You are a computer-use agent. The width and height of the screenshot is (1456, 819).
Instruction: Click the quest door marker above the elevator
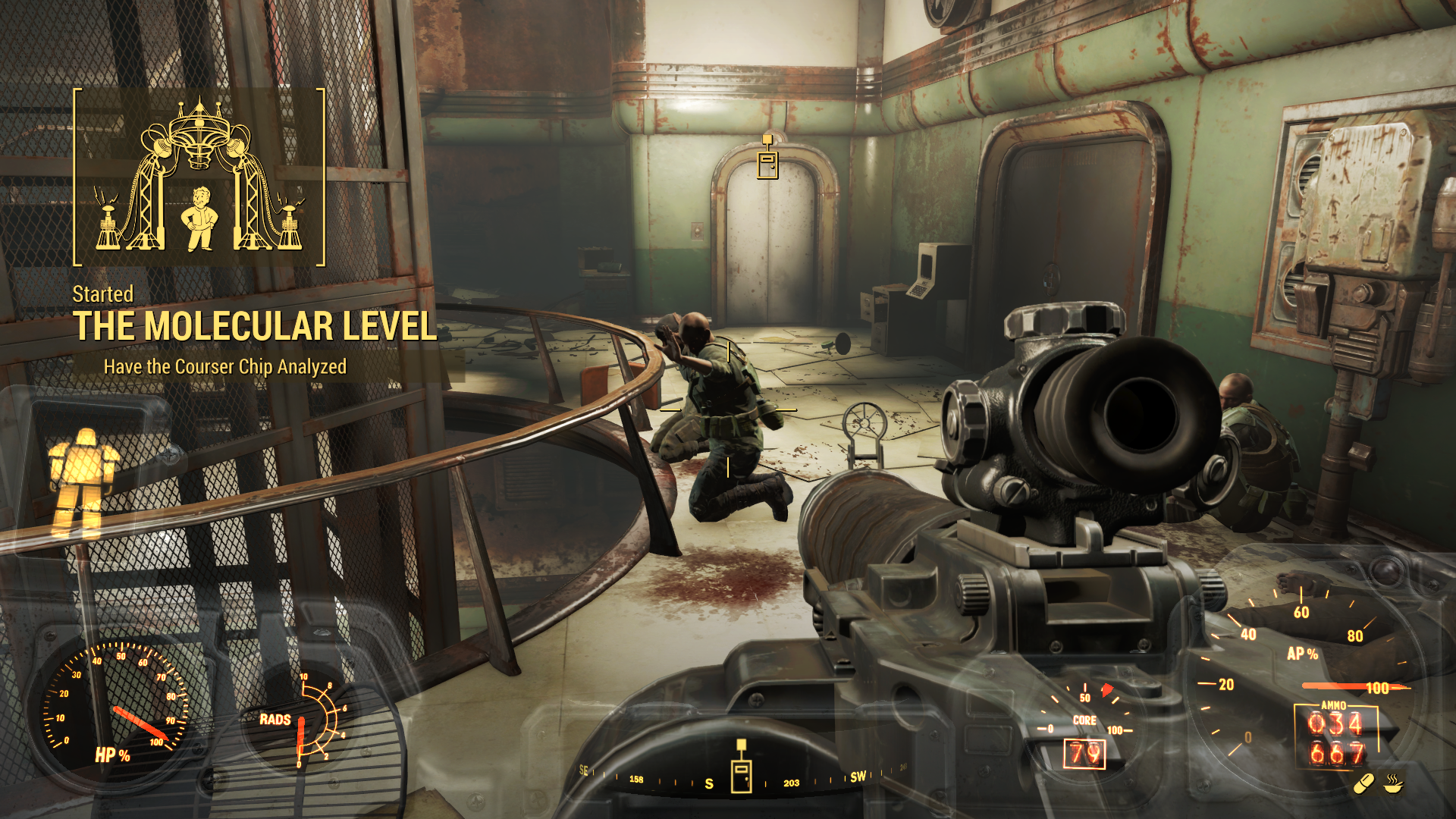pyautogui.click(x=767, y=158)
